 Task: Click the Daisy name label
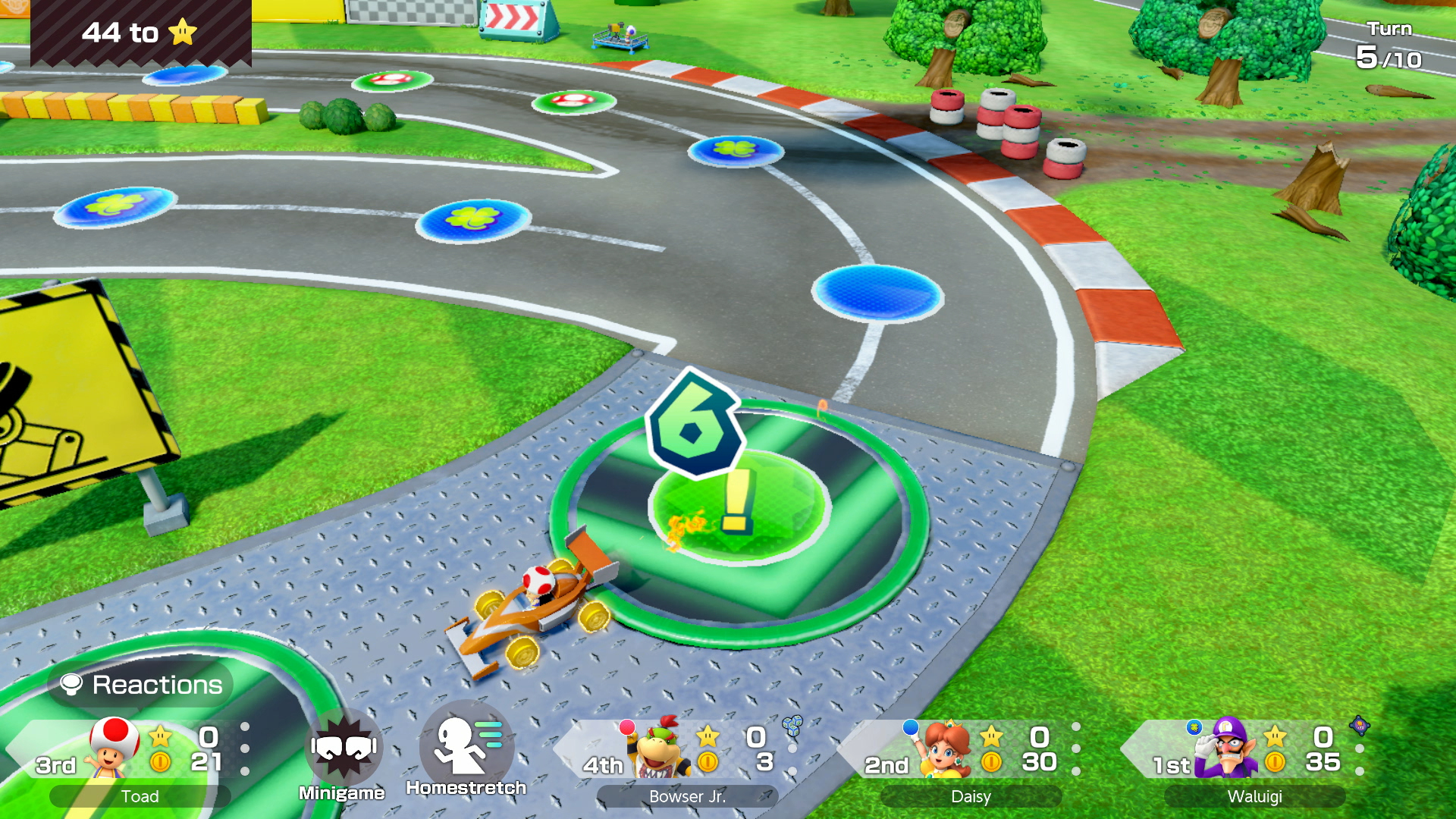click(970, 796)
